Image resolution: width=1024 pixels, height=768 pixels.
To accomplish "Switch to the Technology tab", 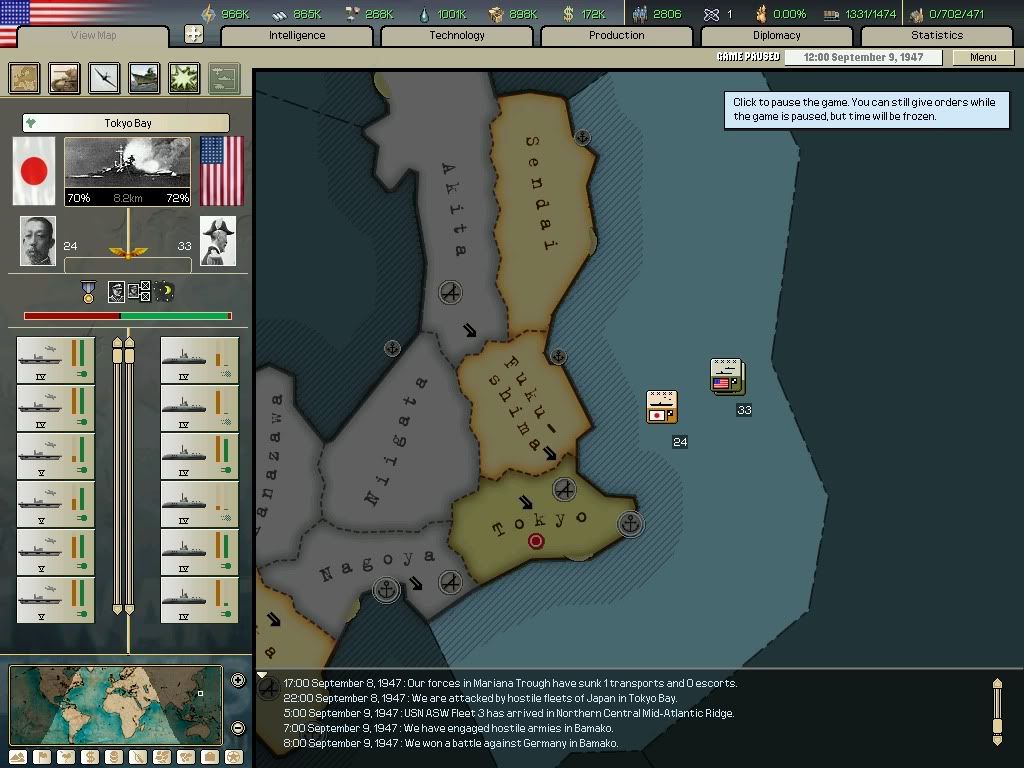I will click(x=457, y=36).
